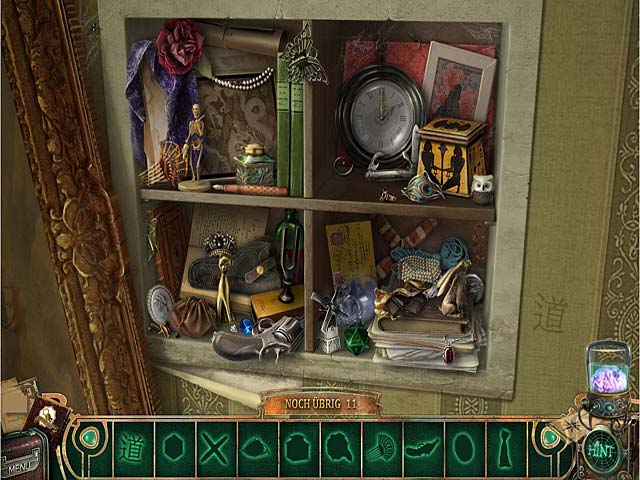Select the feather-like wavy silhouette slot

coord(422,447)
